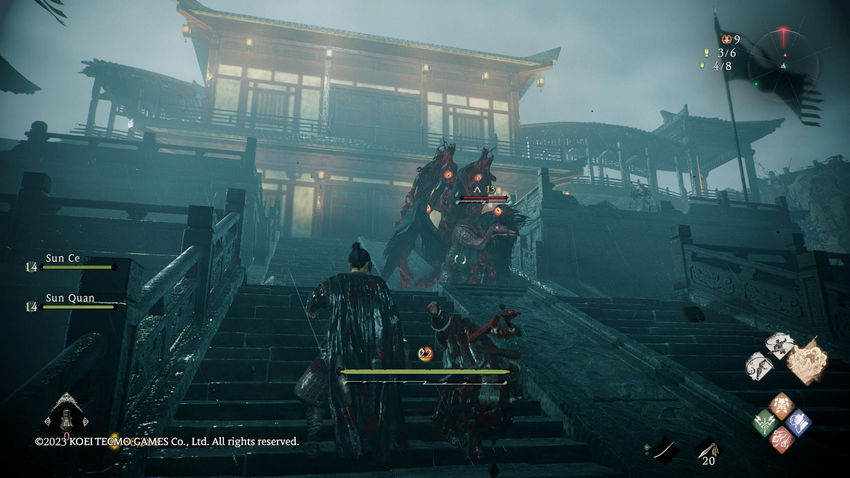Cast the blue wizardry spell icon
Screen dimensions: 850x478
(x=798, y=422)
